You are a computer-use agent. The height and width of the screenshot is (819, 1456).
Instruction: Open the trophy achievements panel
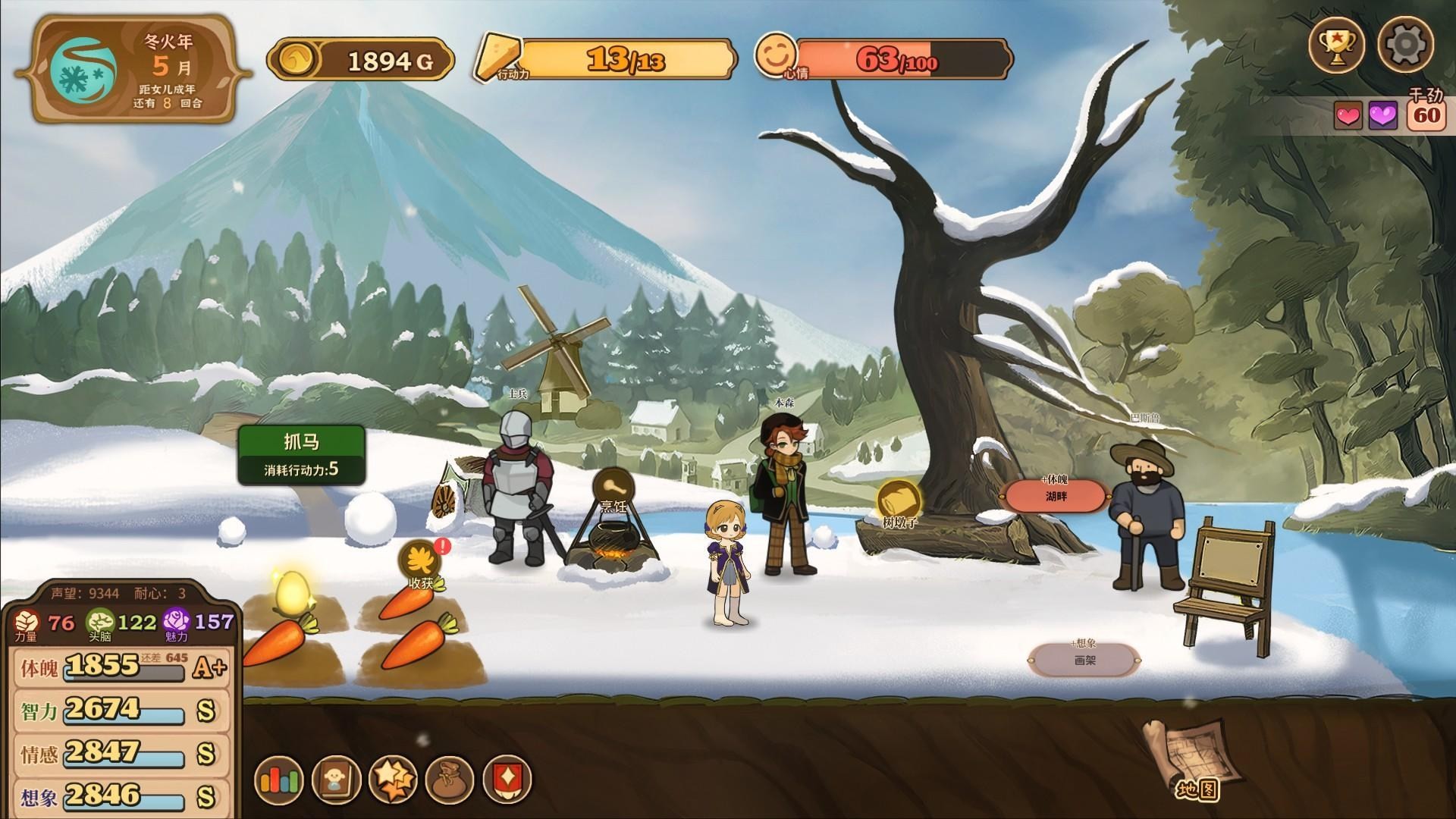pos(1337,45)
